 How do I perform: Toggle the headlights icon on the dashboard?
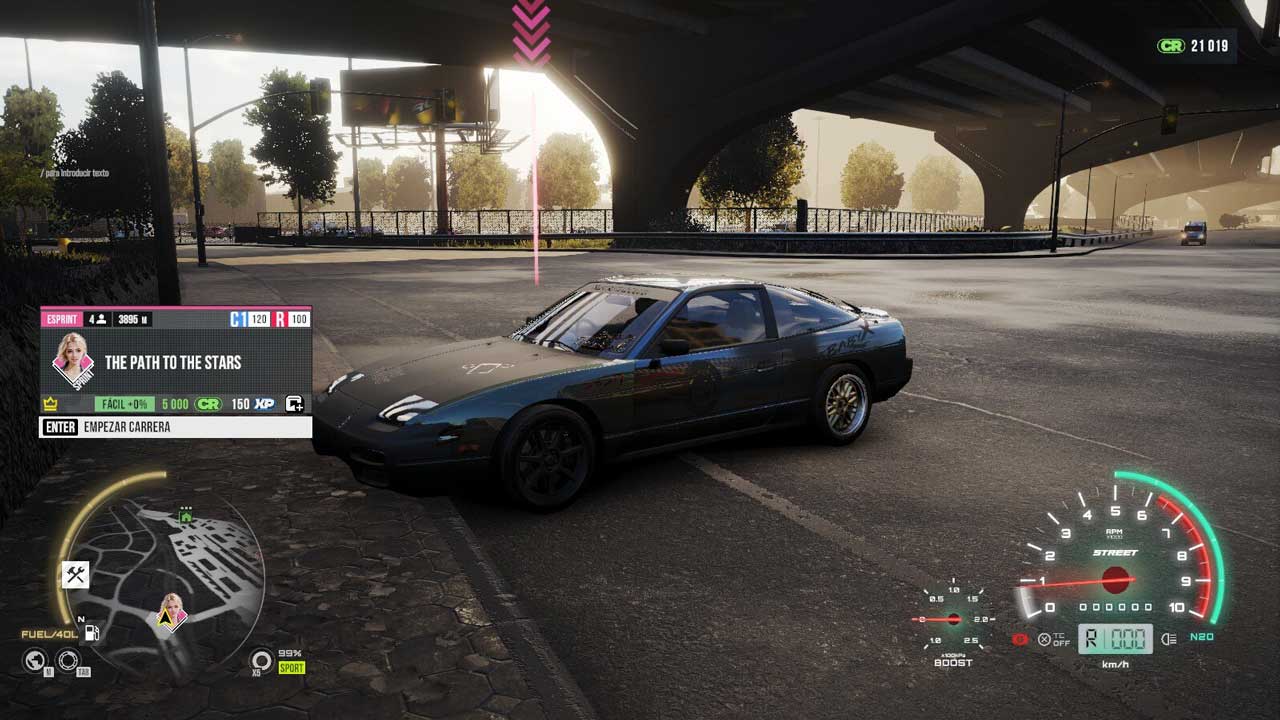pyautogui.click(x=1167, y=638)
